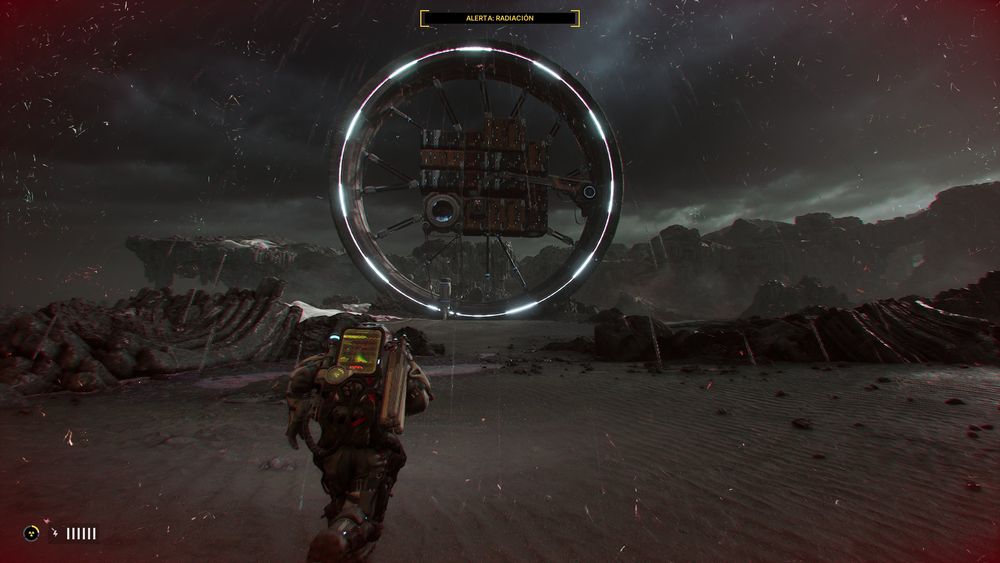Viewport: 1000px width, 563px height.
Task: Select the Alerta: Radiación warning banner
Action: point(499,18)
